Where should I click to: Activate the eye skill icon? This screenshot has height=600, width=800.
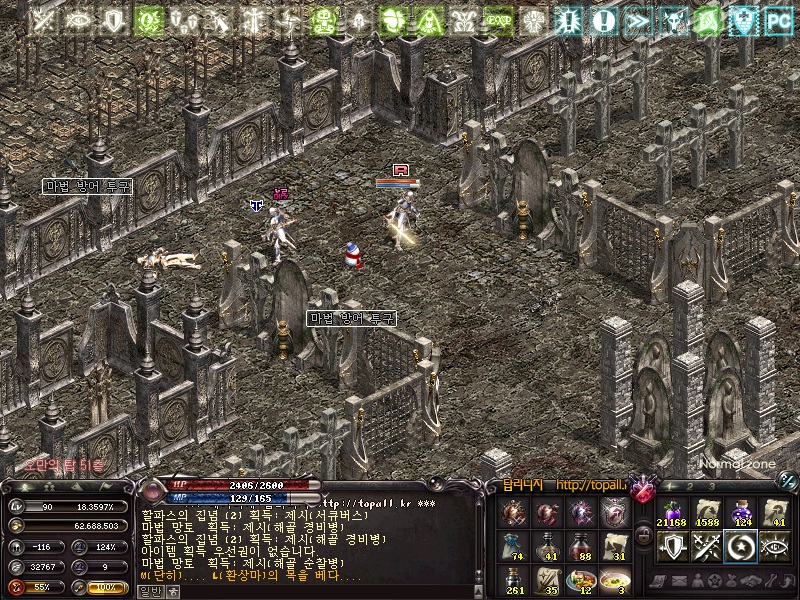(x=776, y=546)
